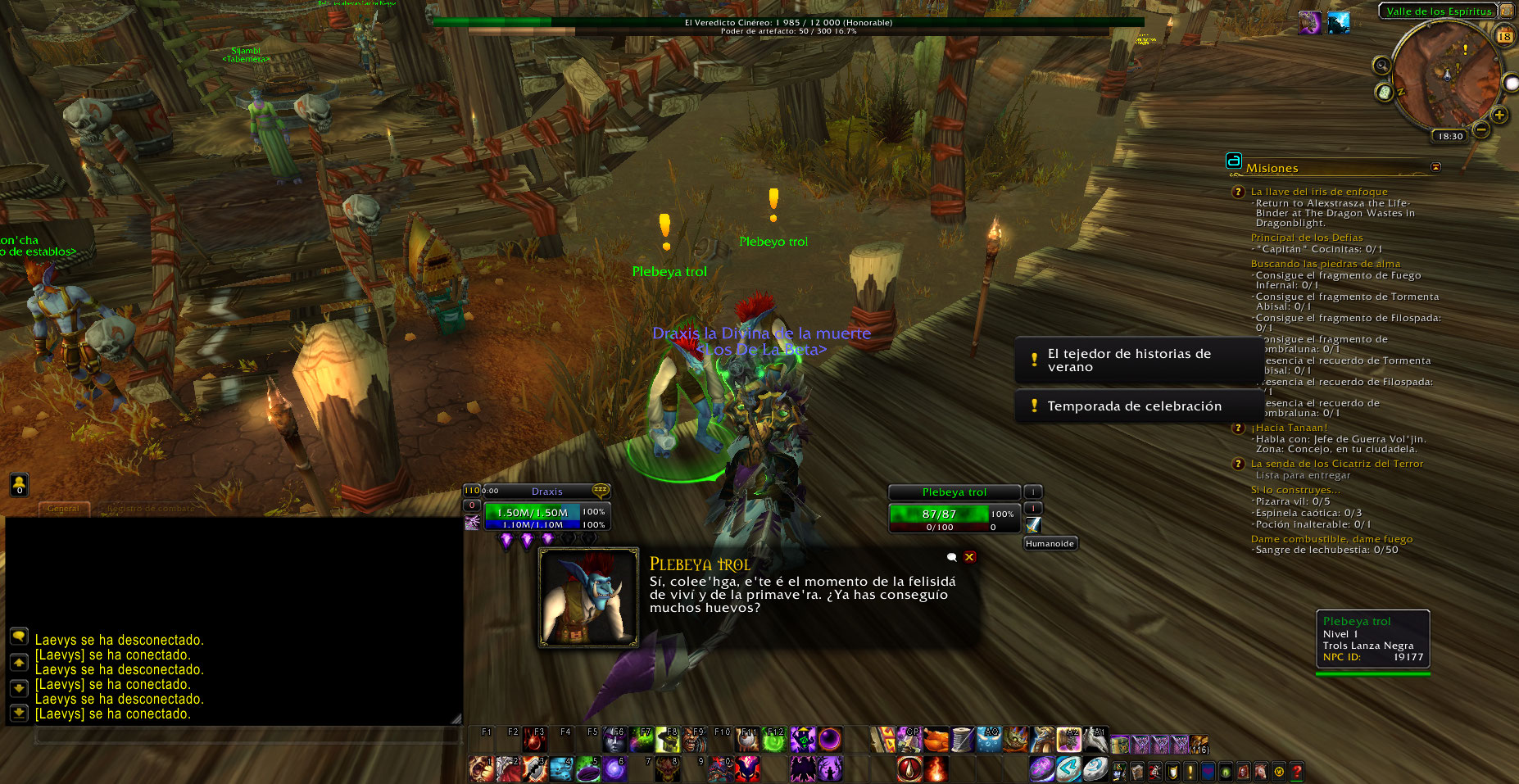The width and height of the screenshot is (1519, 784).
Task: Collapse the Misiones quest tracker
Action: click(x=1435, y=167)
